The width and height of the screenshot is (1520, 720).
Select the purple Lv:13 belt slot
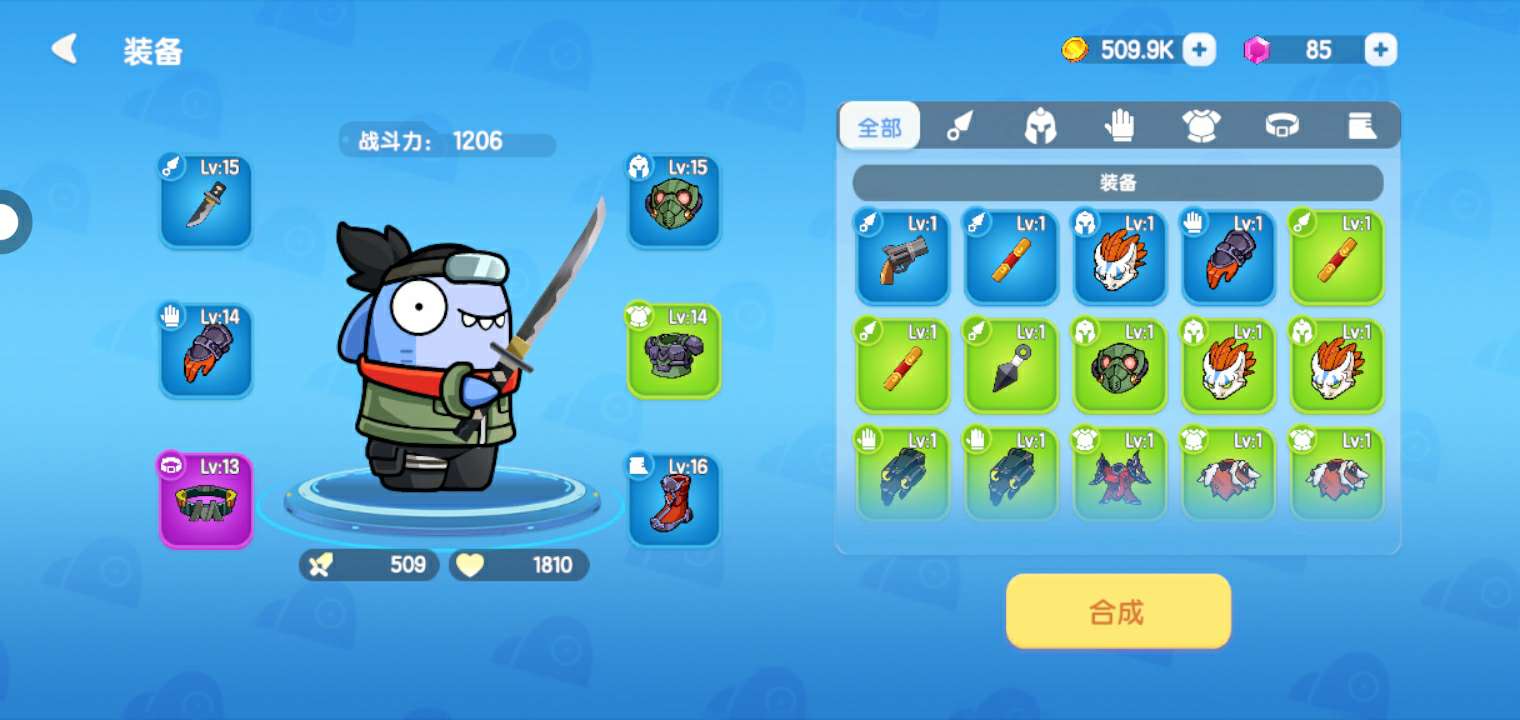[206, 500]
